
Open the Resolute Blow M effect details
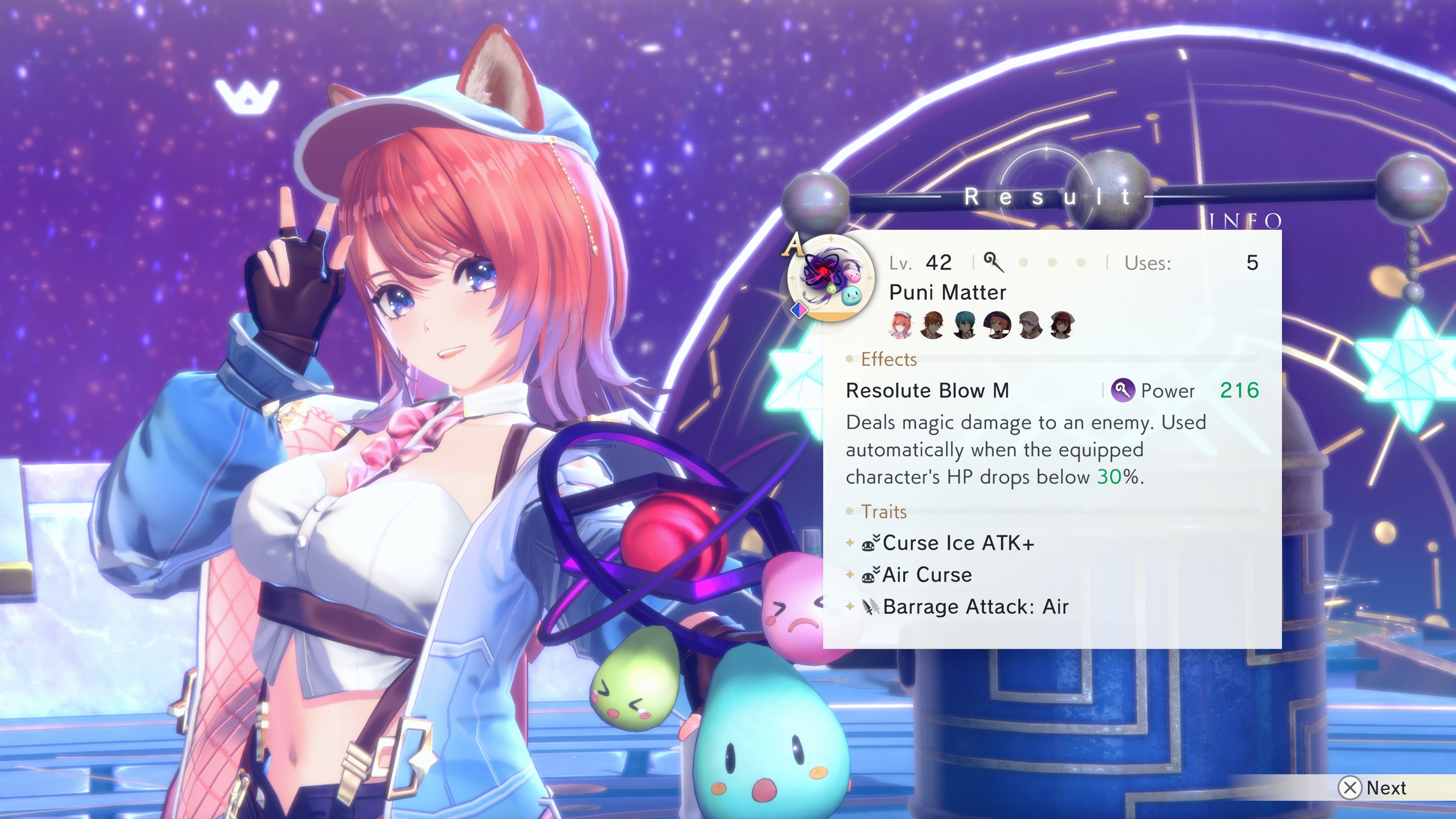[x=927, y=391]
